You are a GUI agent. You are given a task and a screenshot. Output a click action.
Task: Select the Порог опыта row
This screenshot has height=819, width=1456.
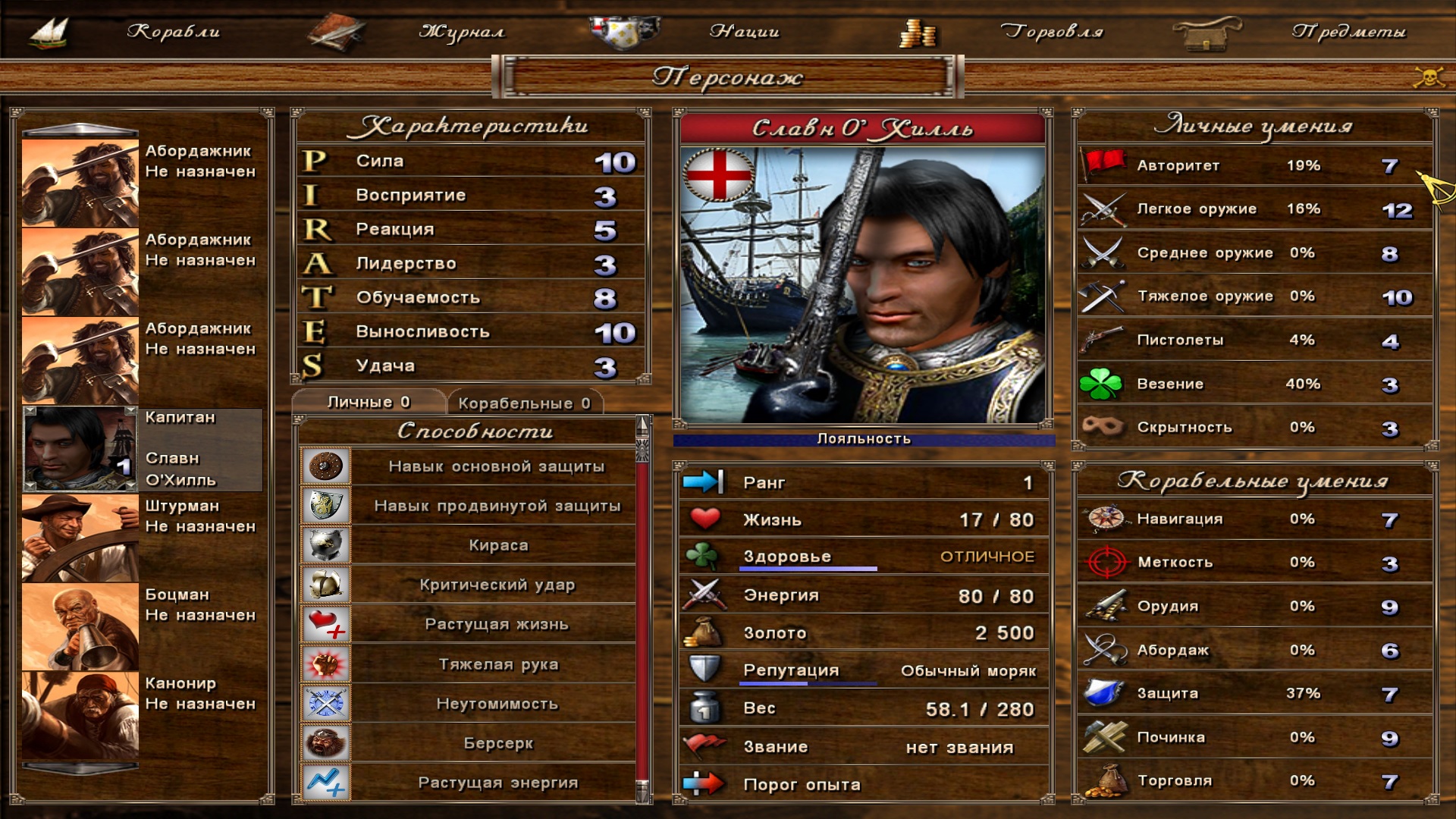(863, 784)
